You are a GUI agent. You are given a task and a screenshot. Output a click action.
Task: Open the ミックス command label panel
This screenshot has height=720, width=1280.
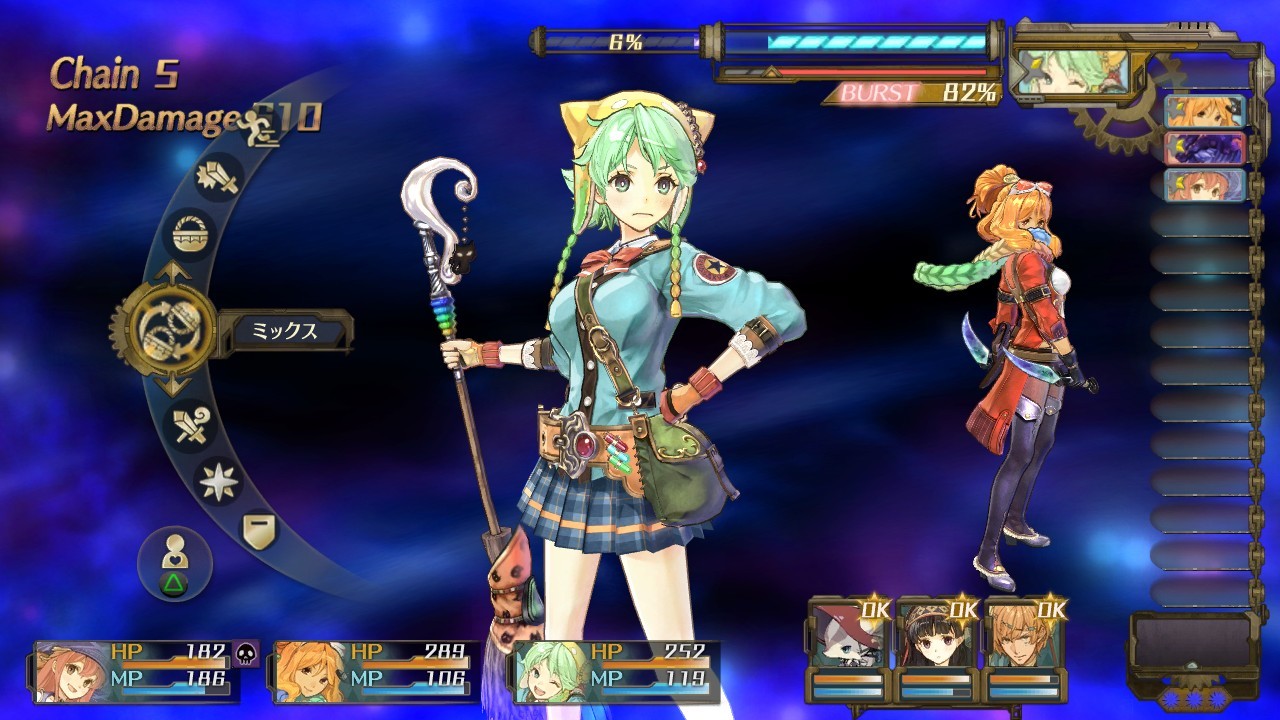(285, 330)
